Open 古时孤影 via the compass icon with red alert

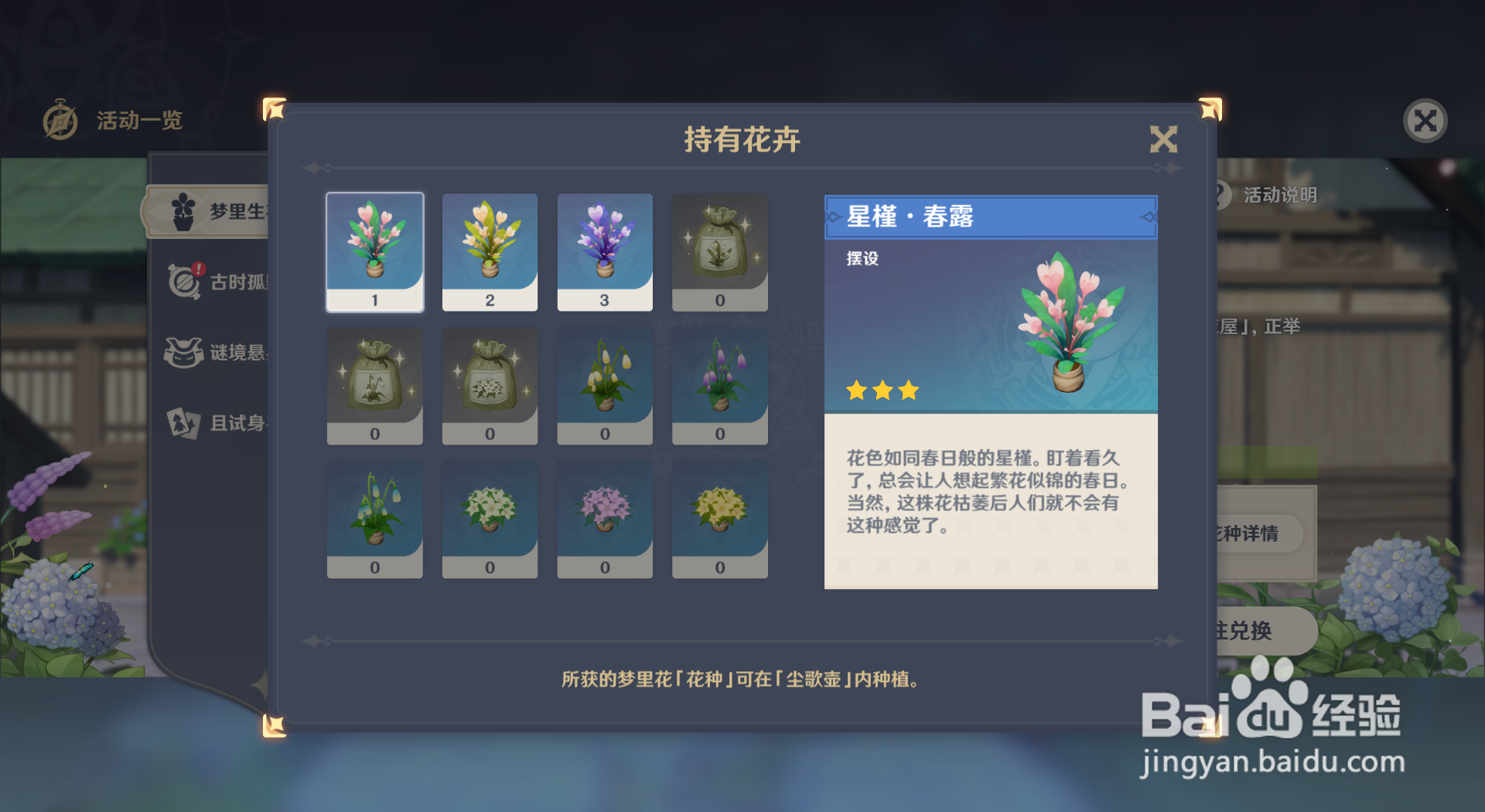point(183,281)
